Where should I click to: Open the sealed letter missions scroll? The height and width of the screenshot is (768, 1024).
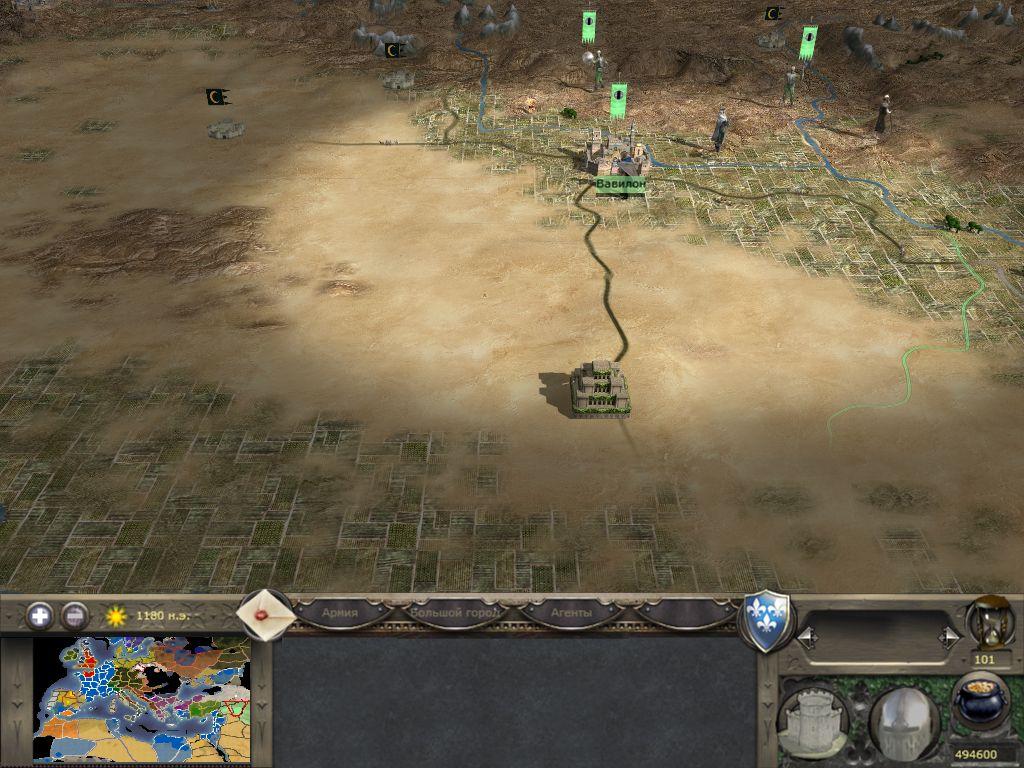(x=265, y=615)
